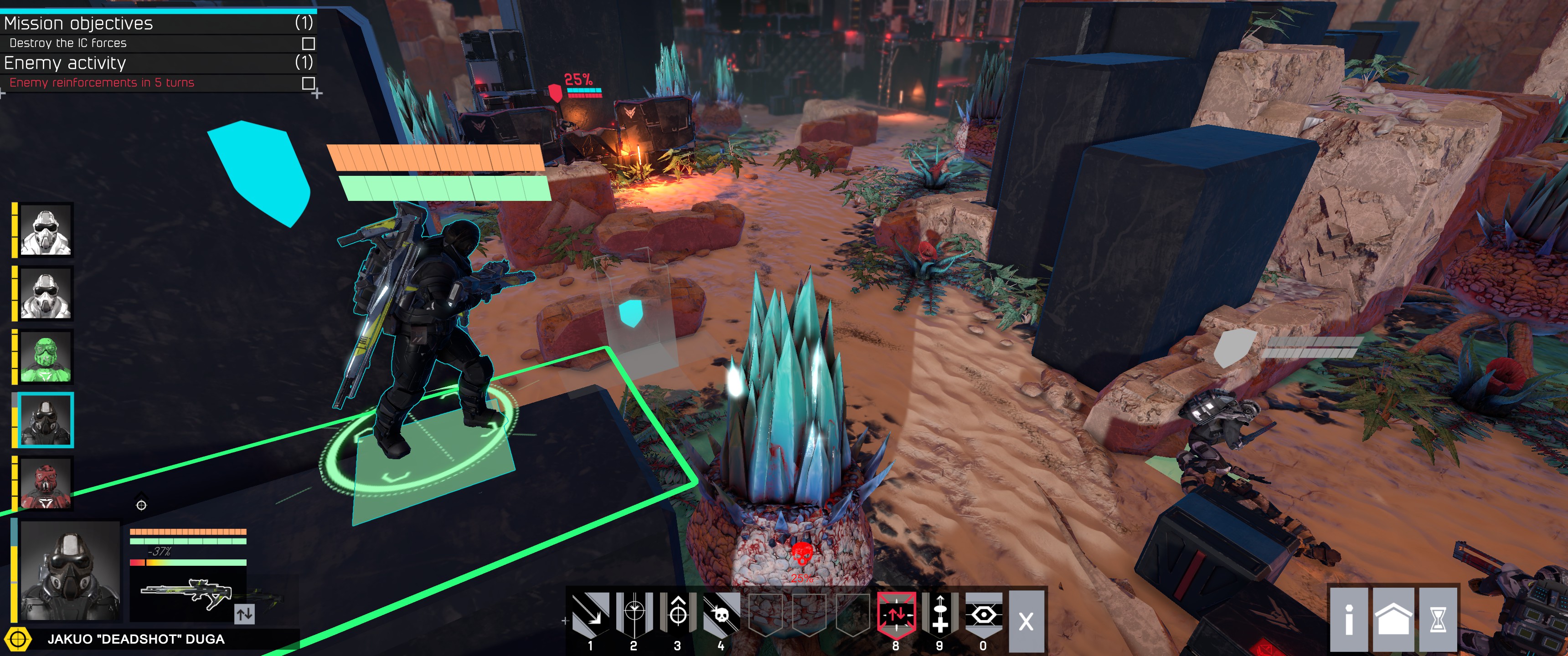Enable the eye overwatch ability in slot 0
1568x656 pixels.
984,615
